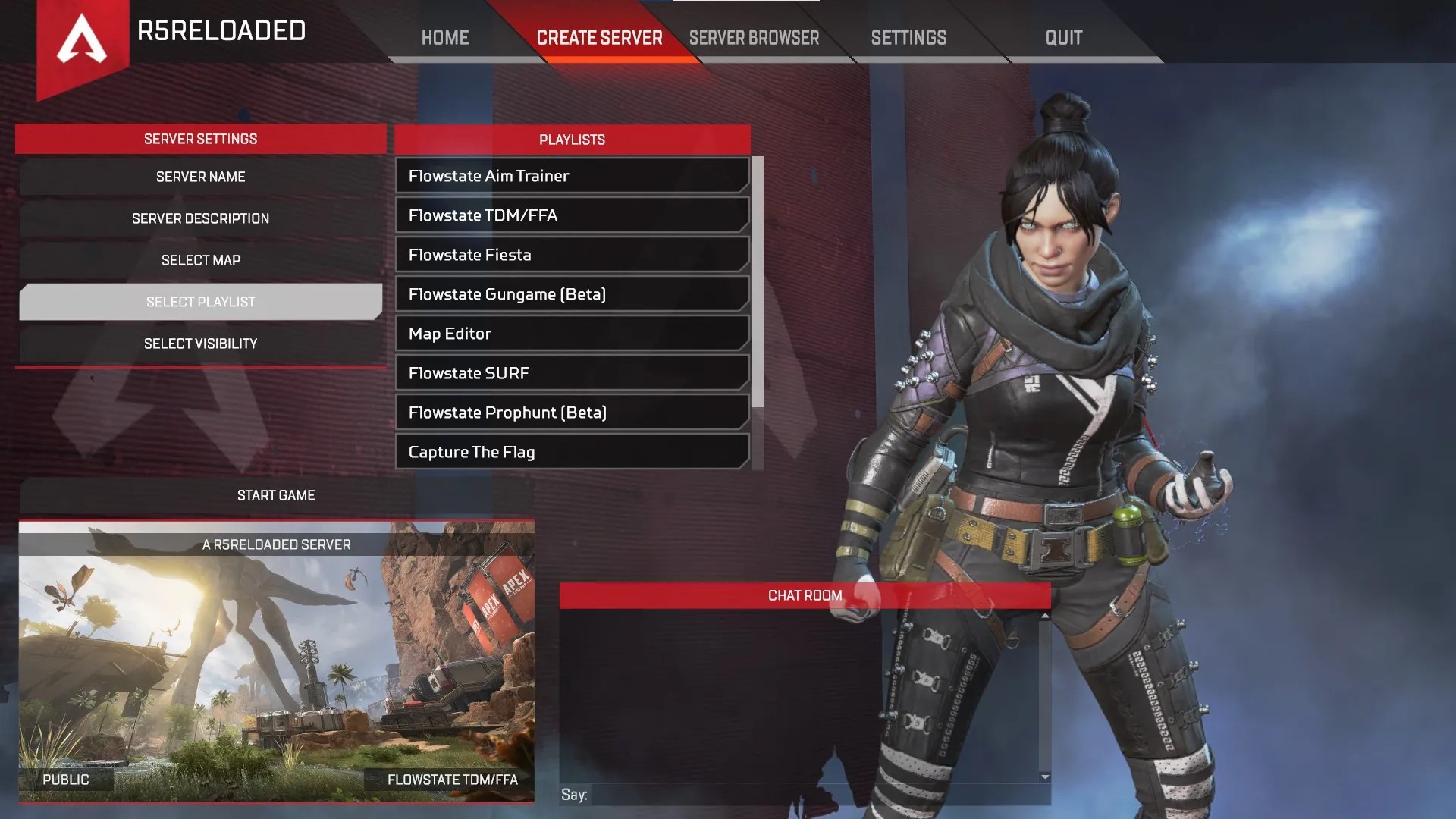Open the Select Playlist option

(x=200, y=301)
